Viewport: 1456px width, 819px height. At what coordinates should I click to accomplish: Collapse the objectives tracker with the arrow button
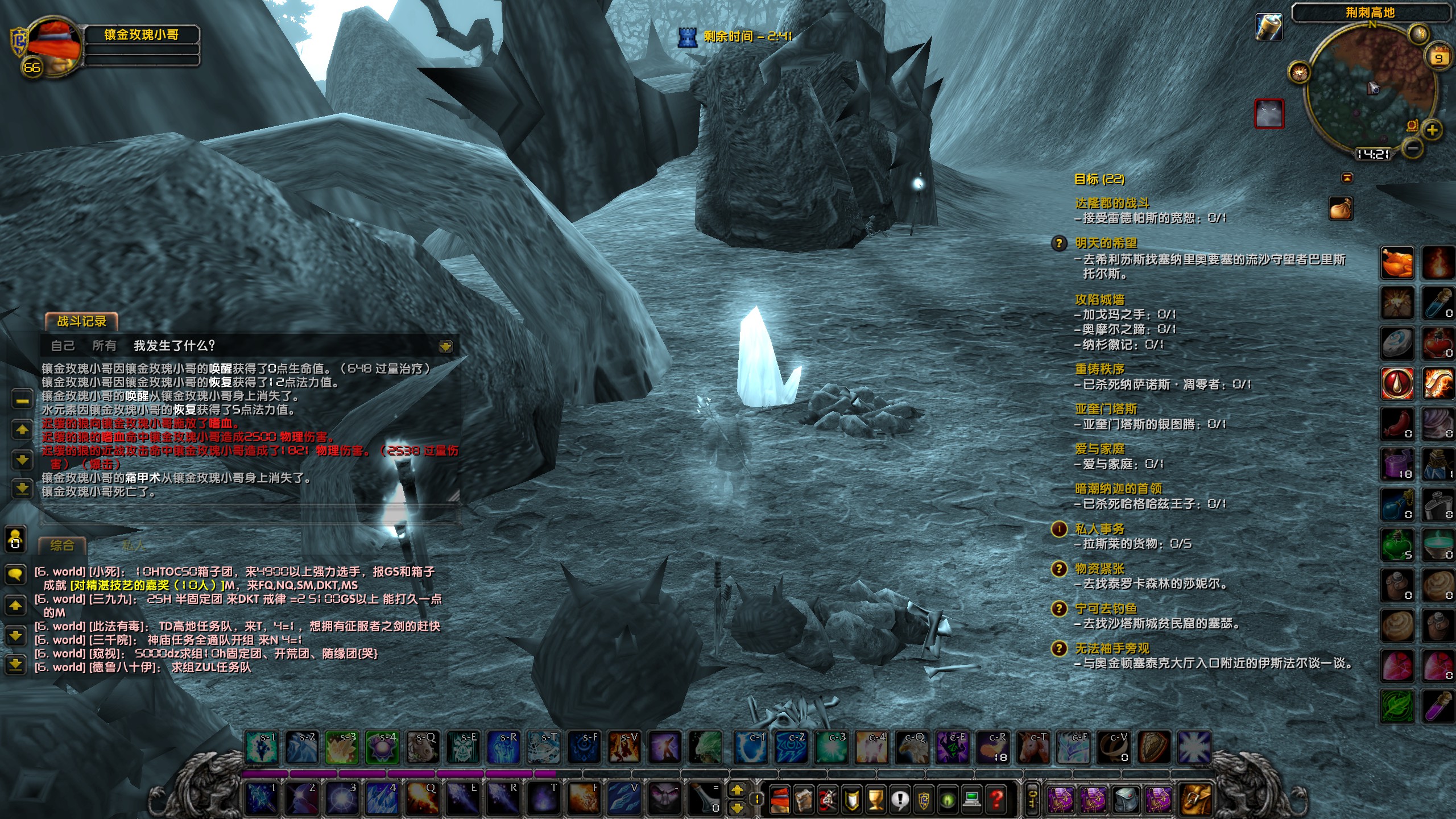pos(1347,178)
